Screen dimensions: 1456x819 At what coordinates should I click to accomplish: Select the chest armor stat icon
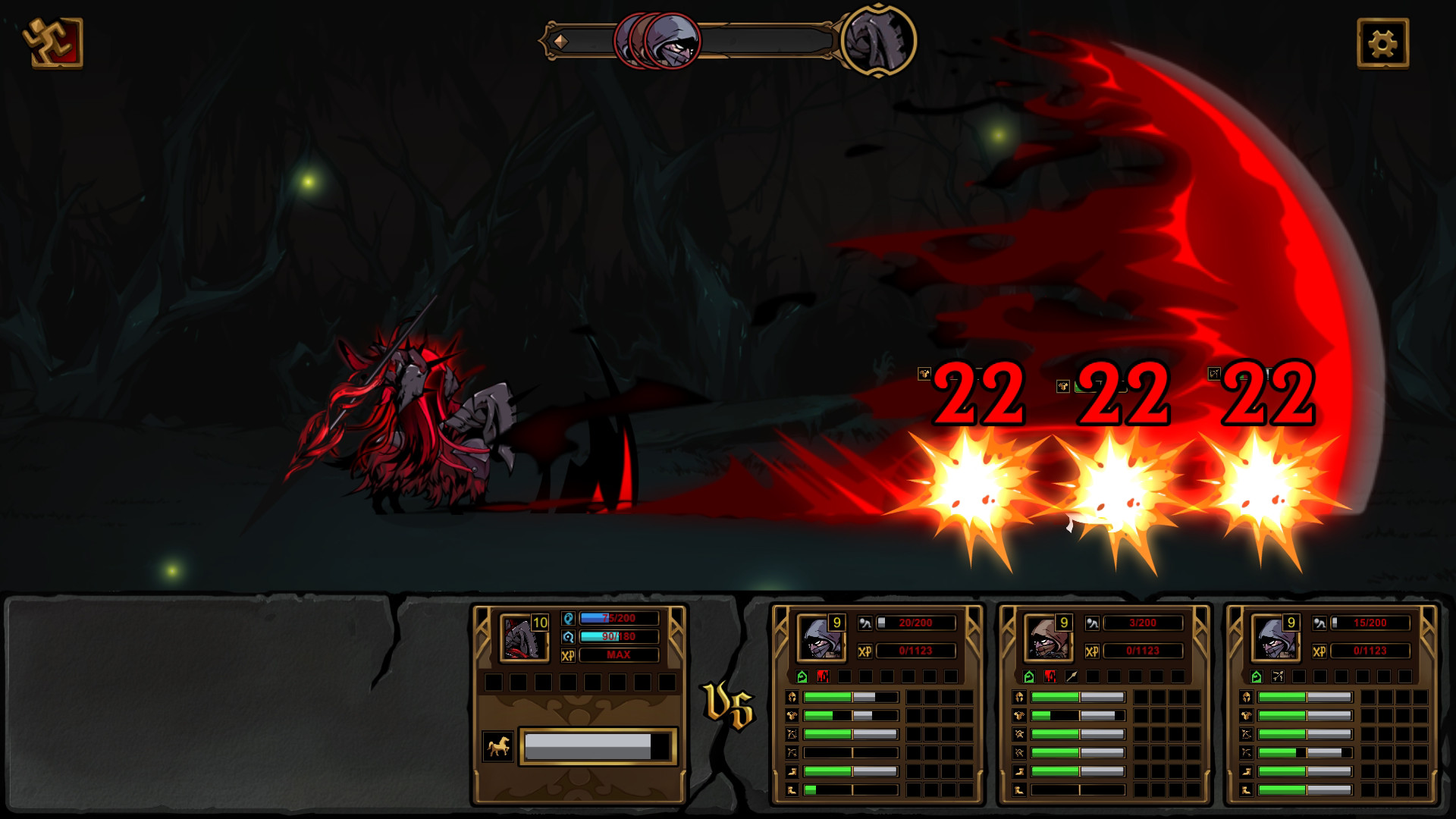pyautogui.click(x=792, y=716)
